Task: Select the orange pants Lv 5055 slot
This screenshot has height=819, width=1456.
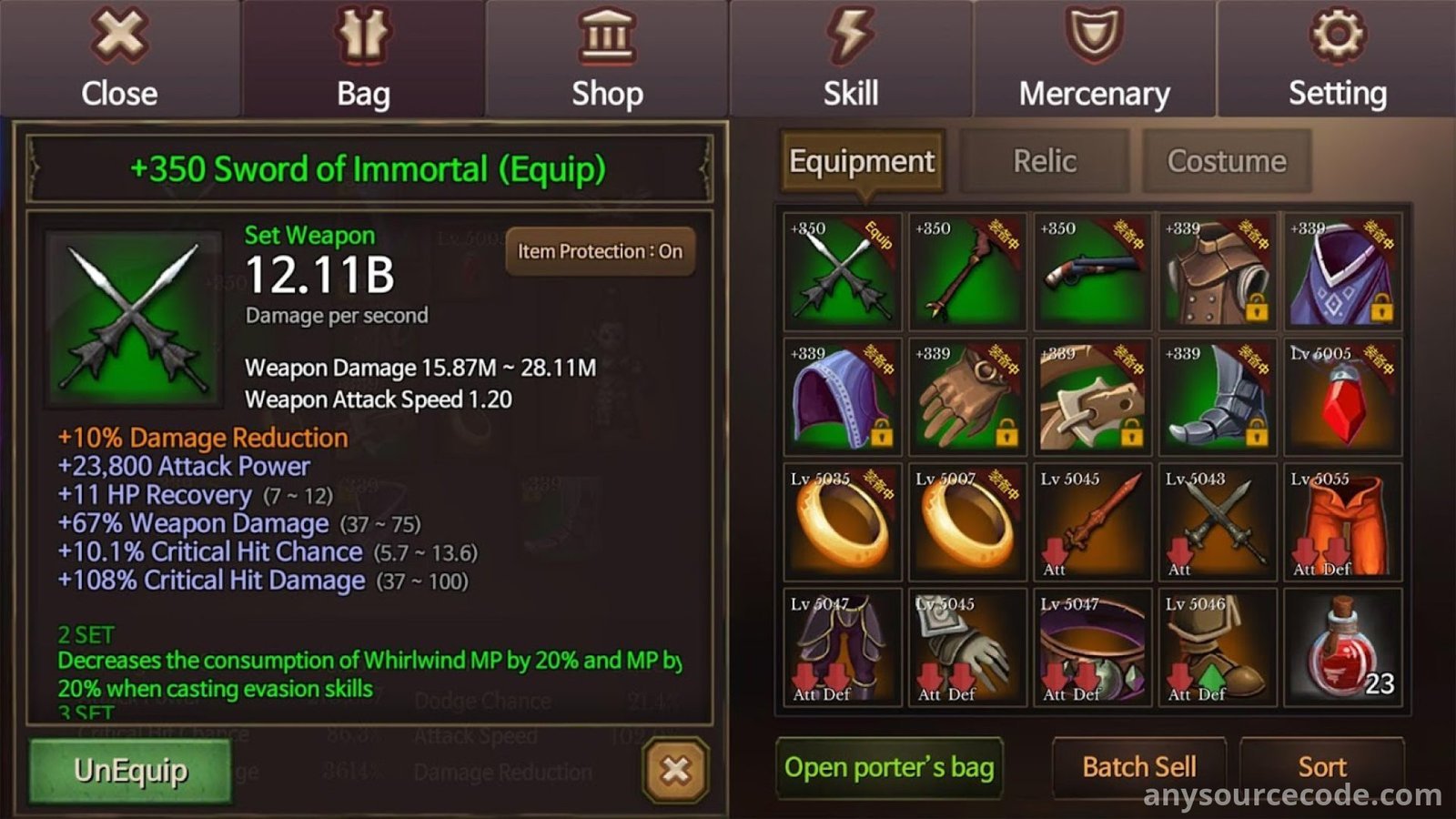Action: 1342,522
